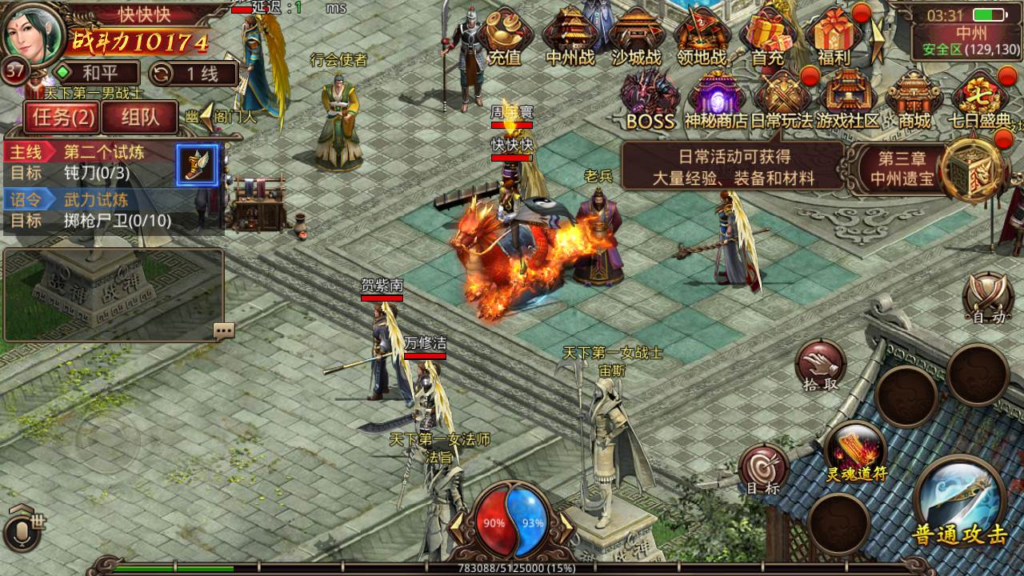Enable 自动 auto-battle
The height and width of the screenshot is (576, 1024).
[988, 298]
